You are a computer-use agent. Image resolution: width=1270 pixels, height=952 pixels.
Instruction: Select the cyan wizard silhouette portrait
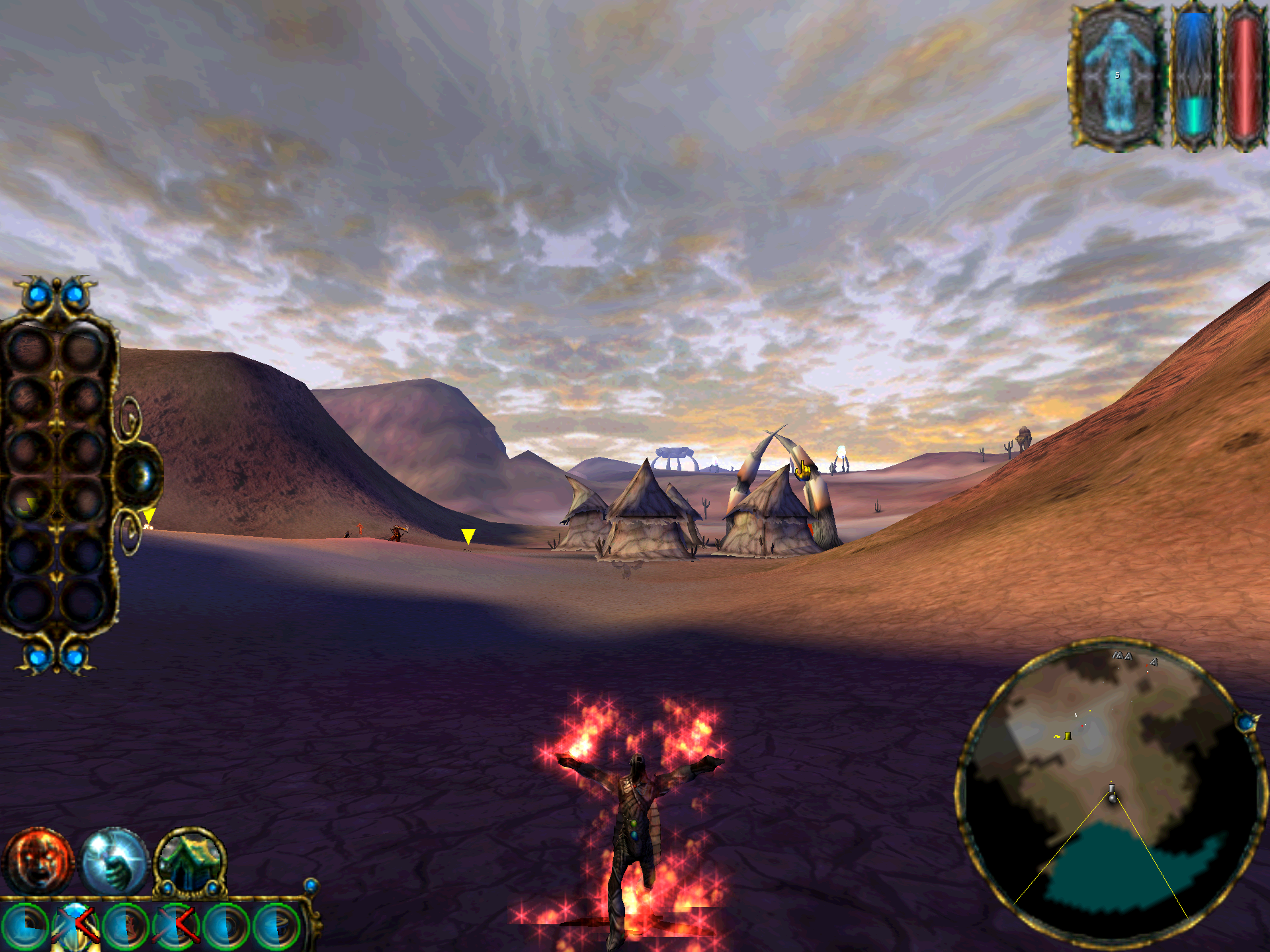pyautogui.click(x=1117, y=76)
